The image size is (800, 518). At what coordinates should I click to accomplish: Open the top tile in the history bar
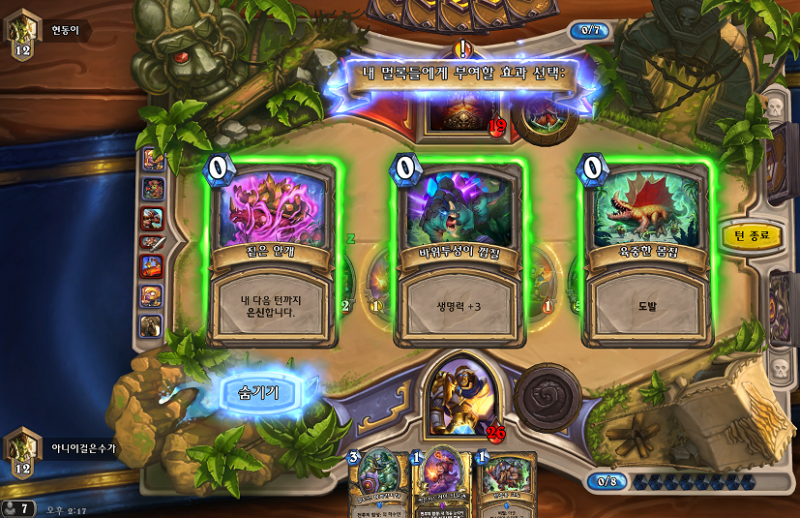point(152,159)
